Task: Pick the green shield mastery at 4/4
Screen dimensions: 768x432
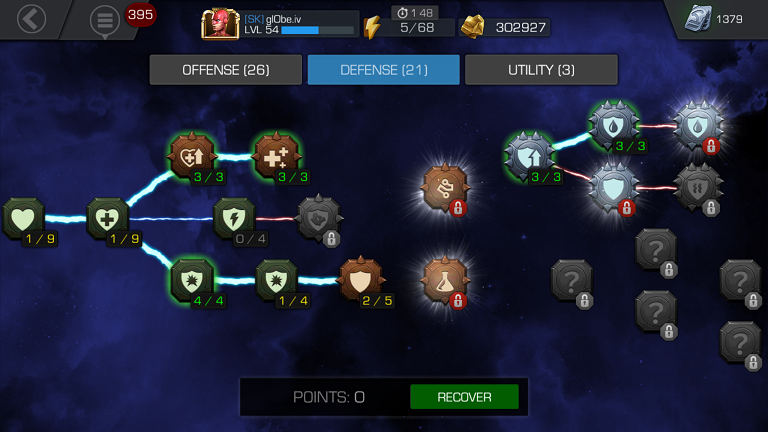Action: [191, 280]
